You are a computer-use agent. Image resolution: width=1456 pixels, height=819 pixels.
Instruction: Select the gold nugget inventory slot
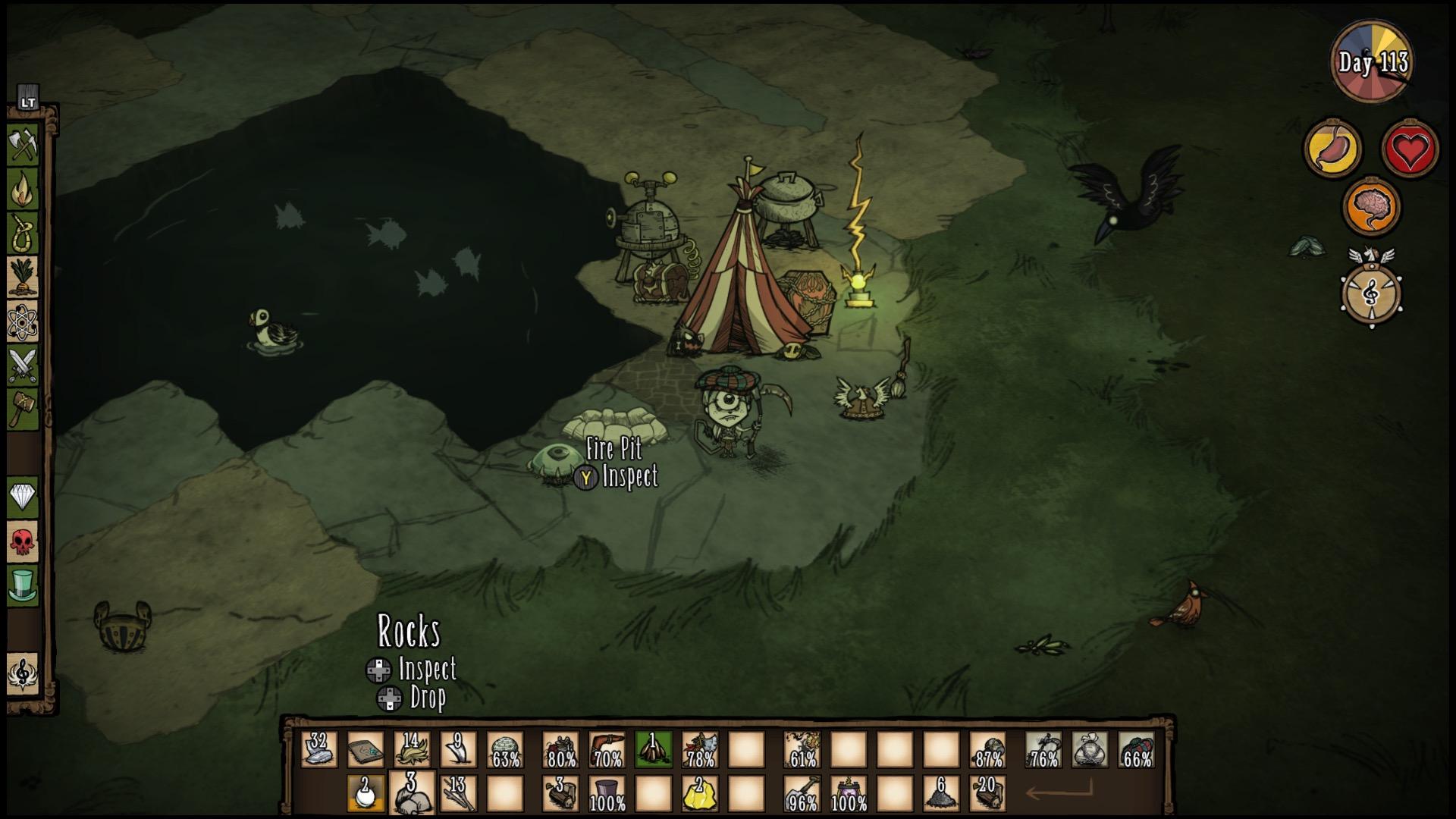pyautogui.click(x=699, y=794)
